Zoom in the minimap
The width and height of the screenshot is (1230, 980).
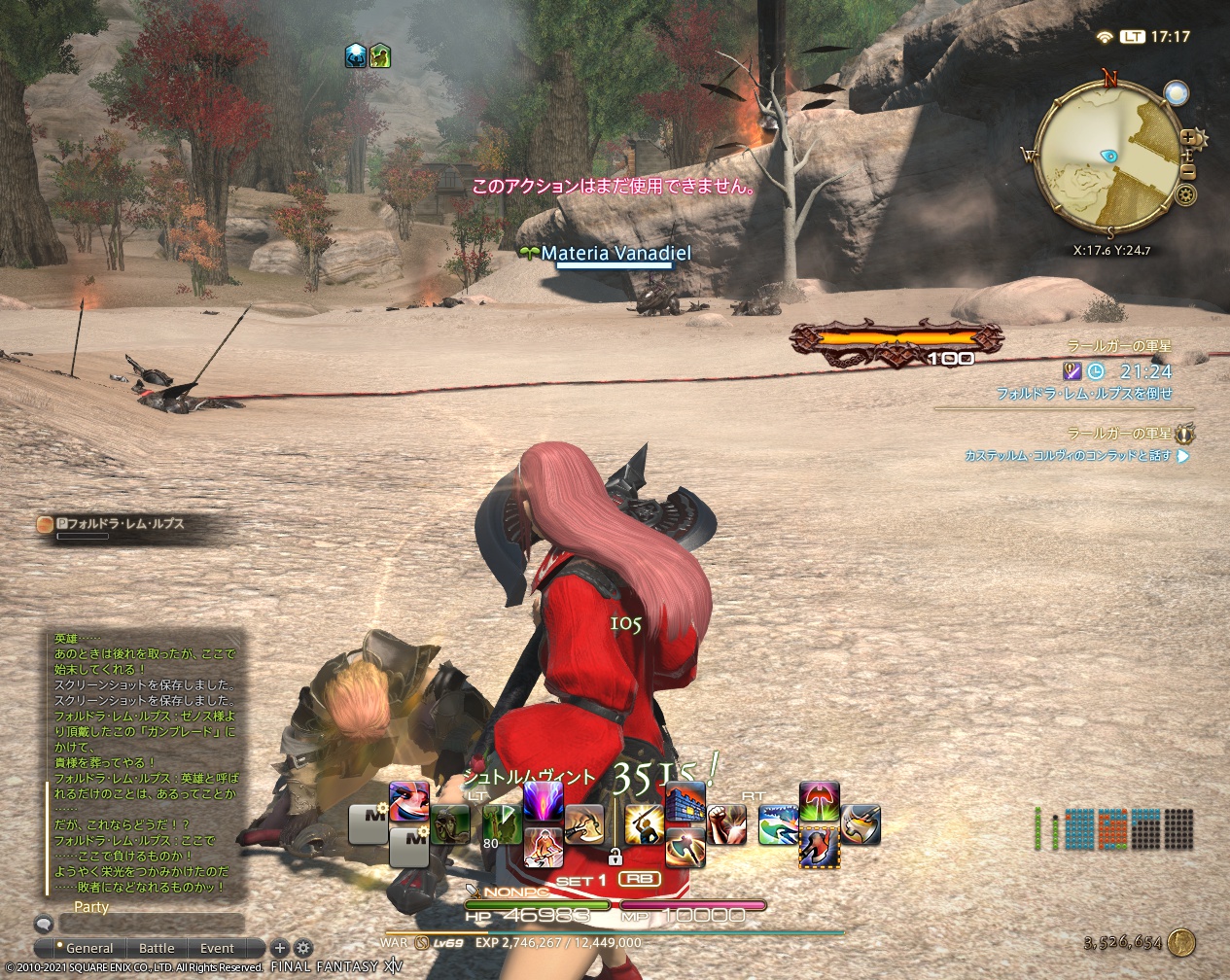click(1188, 138)
